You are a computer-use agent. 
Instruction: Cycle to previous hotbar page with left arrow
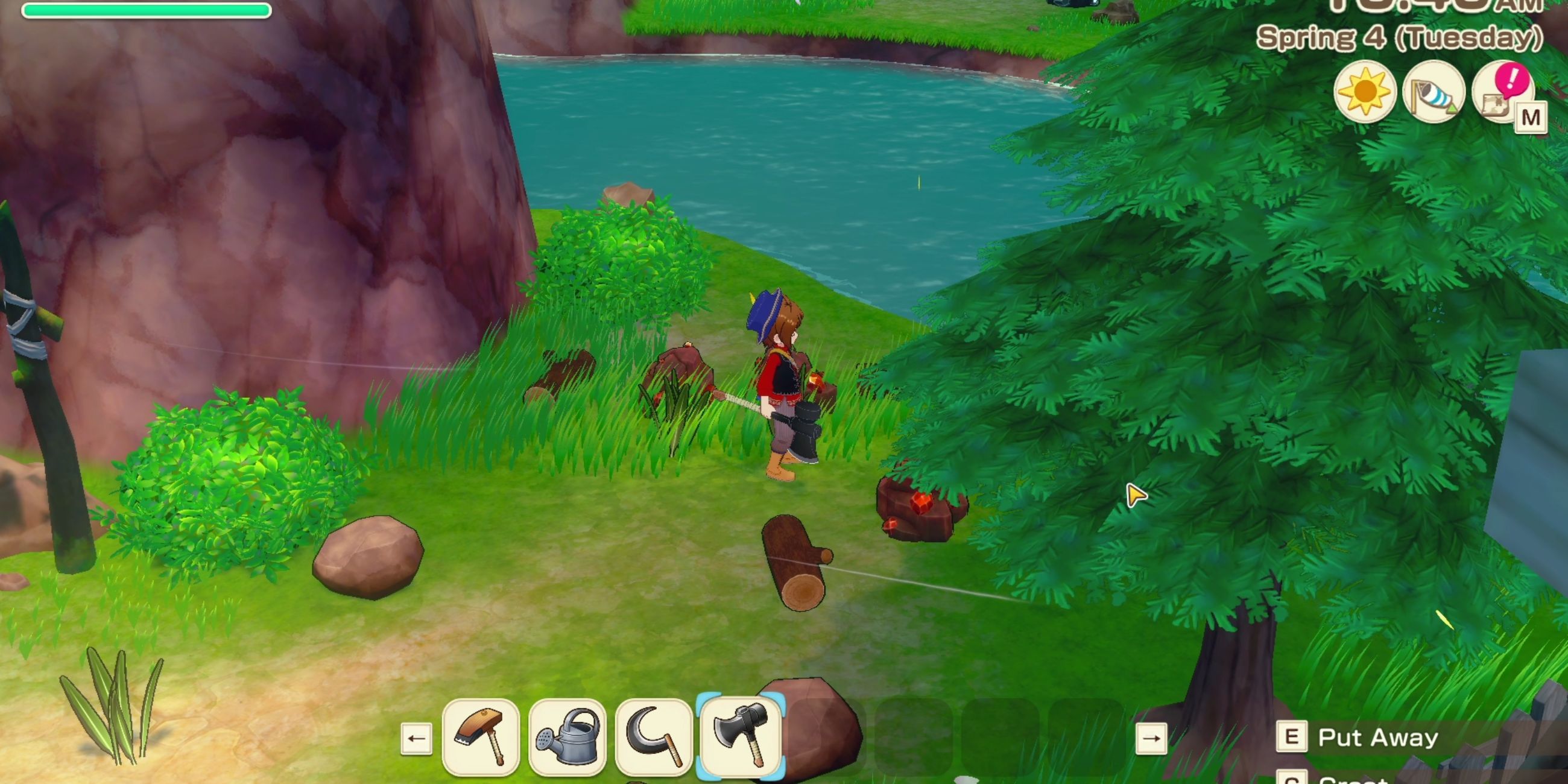coord(416,738)
